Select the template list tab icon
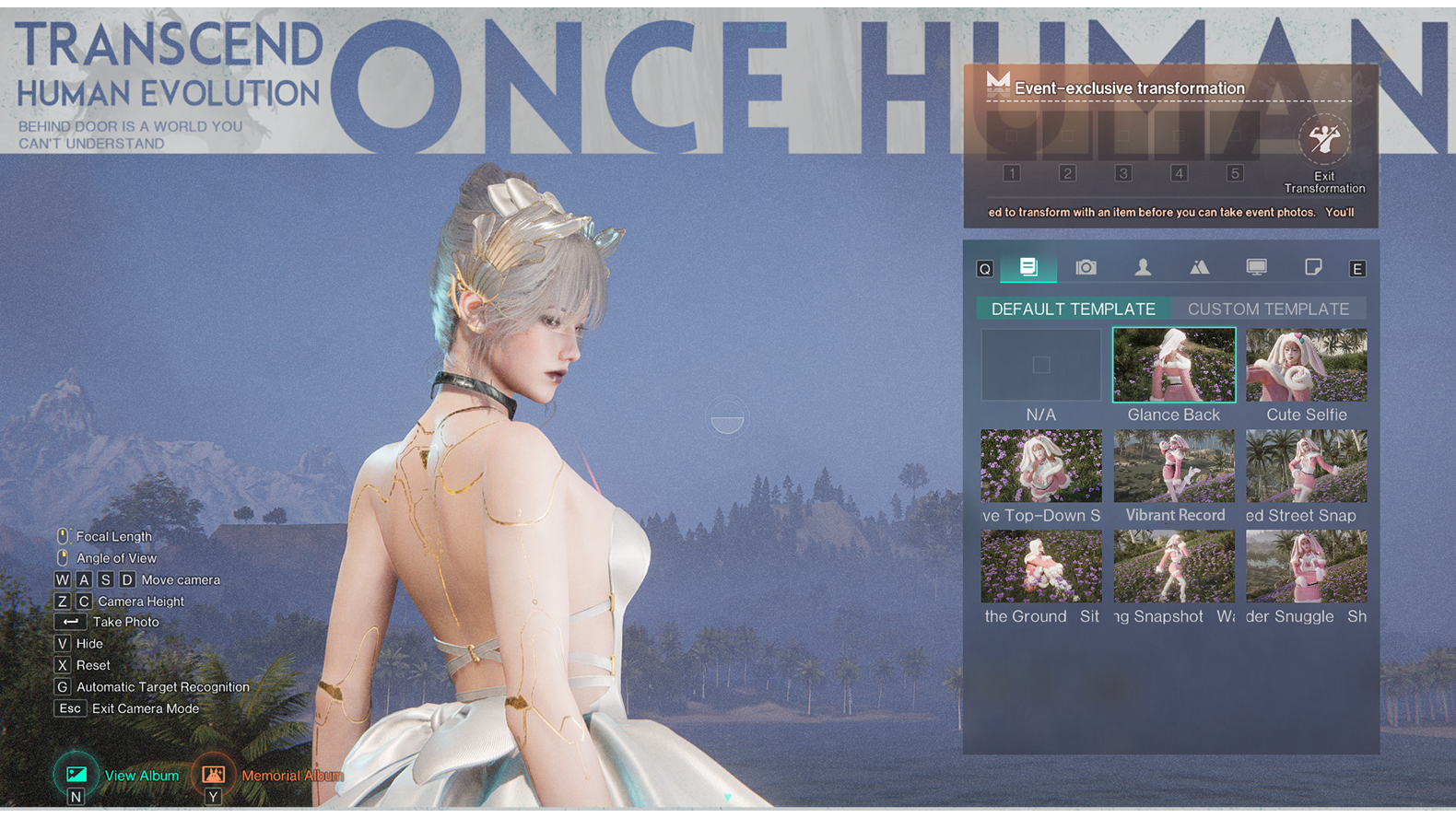The width and height of the screenshot is (1456, 818). tap(1028, 267)
